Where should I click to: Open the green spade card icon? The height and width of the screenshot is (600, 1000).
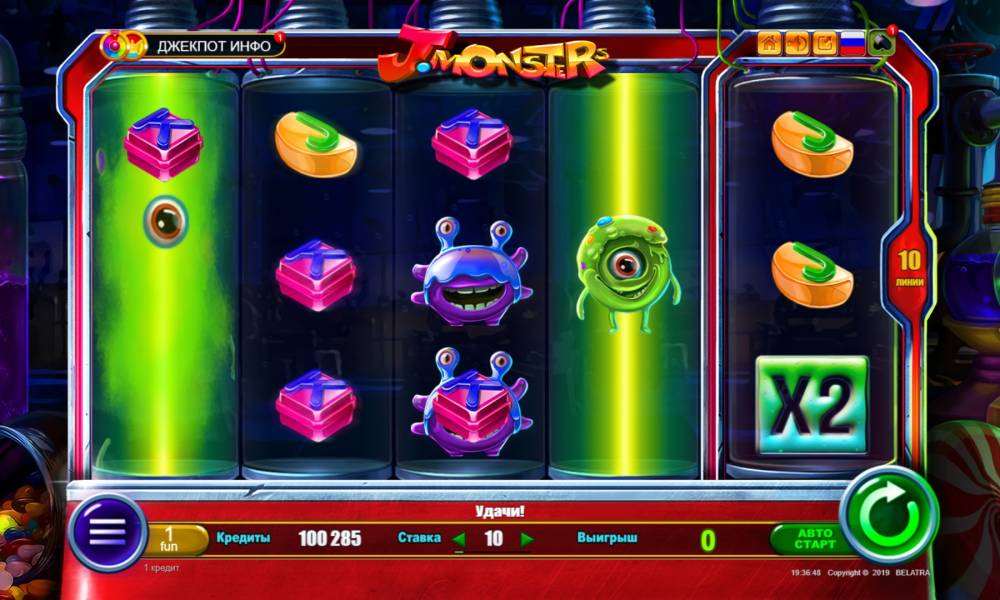point(880,43)
